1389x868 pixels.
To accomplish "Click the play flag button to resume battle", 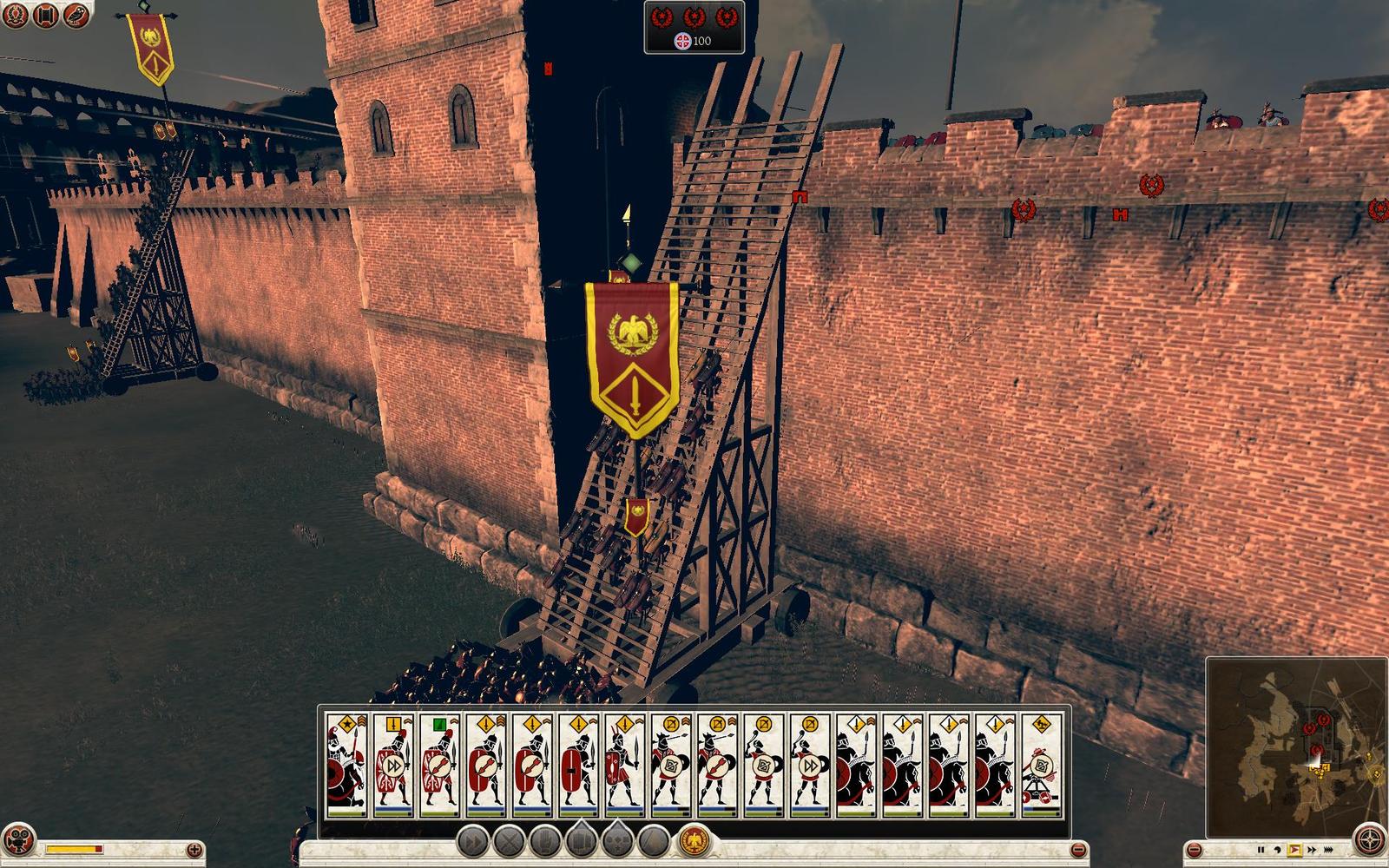I will pos(1294,850).
